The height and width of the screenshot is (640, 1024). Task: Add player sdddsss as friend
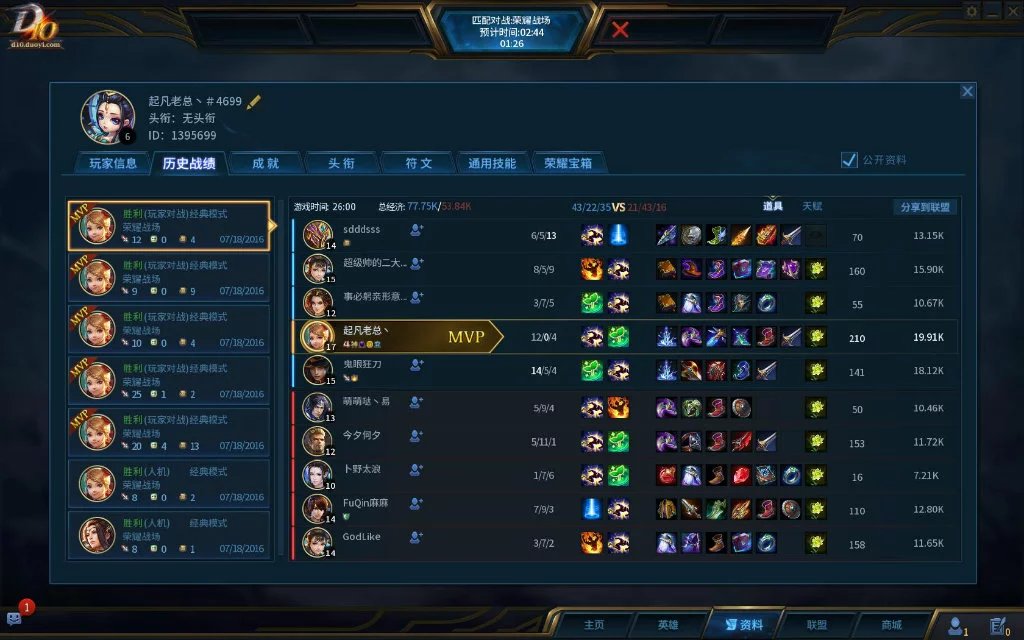(416, 230)
